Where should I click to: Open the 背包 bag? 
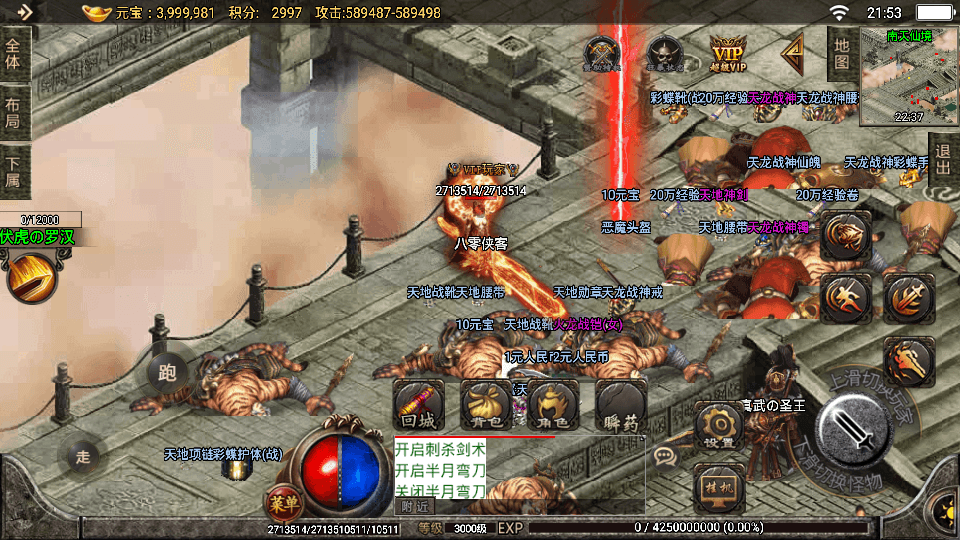486,405
